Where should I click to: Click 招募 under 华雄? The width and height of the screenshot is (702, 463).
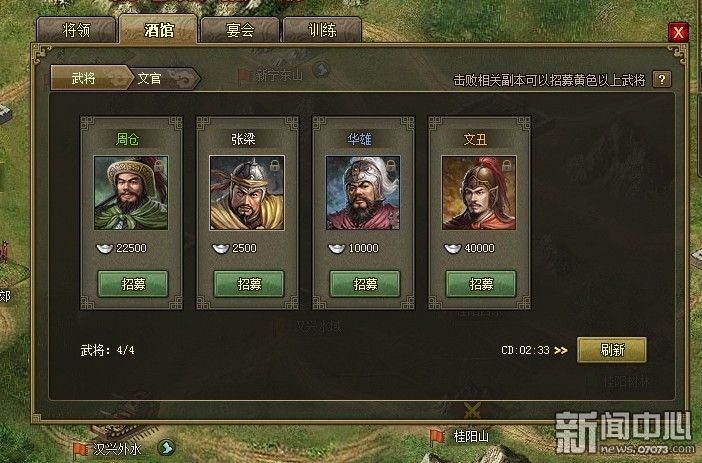(x=364, y=283)
